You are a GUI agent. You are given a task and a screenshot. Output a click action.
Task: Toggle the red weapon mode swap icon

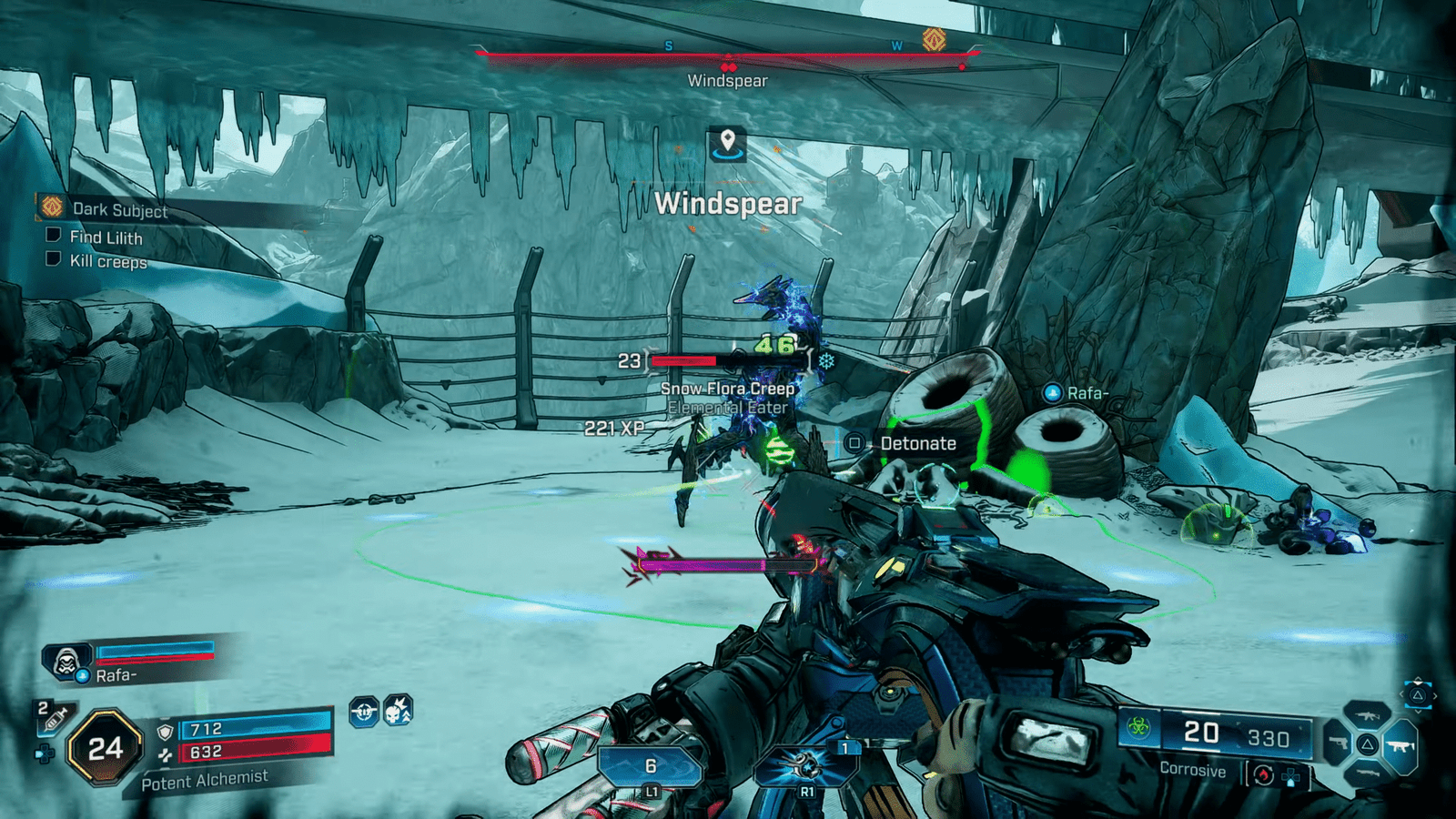pyautogui.click(x=1262, y=775)
